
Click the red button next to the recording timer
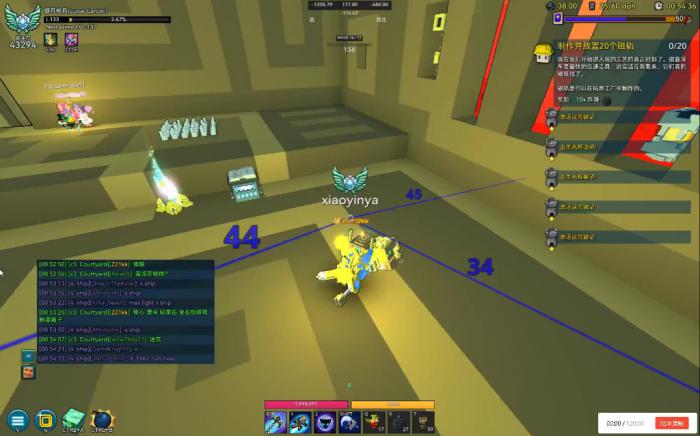tap(668, 423)
